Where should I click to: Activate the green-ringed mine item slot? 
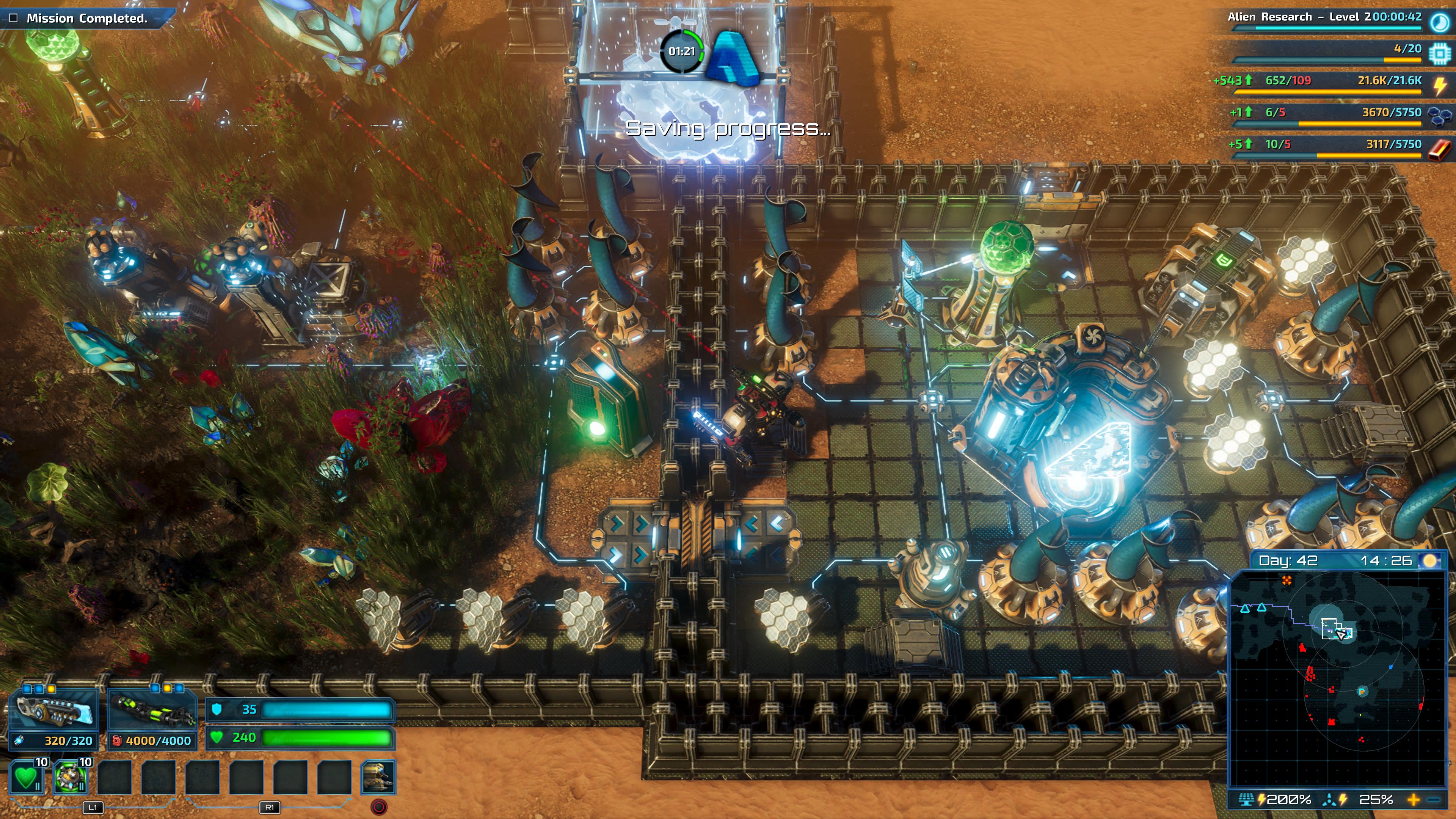pyautogui.click(x=70, y=777)
